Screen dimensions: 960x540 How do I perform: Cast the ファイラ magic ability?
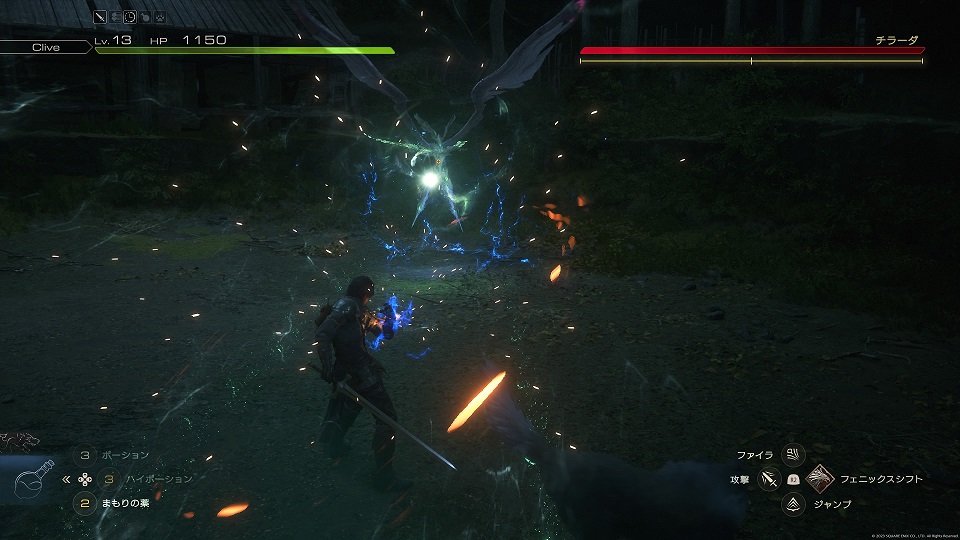pyautogui.click(x=793, y=455)
